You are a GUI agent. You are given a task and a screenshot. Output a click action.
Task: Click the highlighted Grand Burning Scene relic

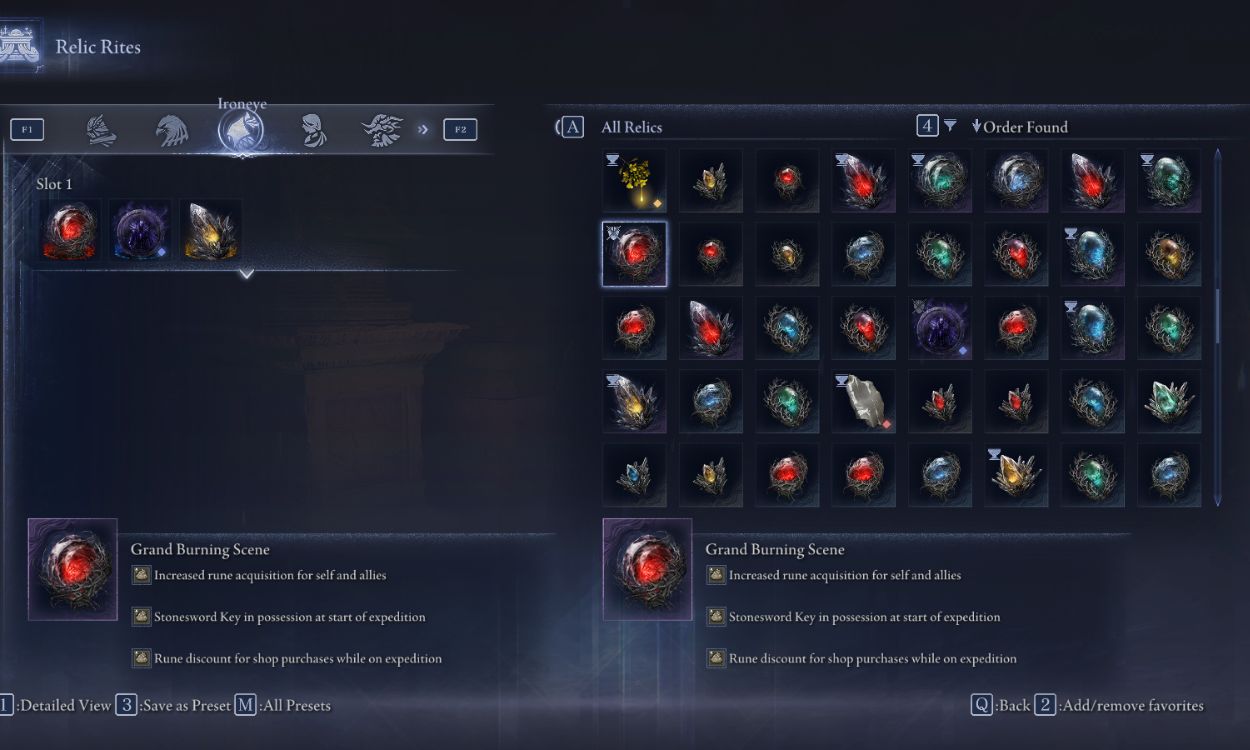pyautogui.click(x=634, y=254)
